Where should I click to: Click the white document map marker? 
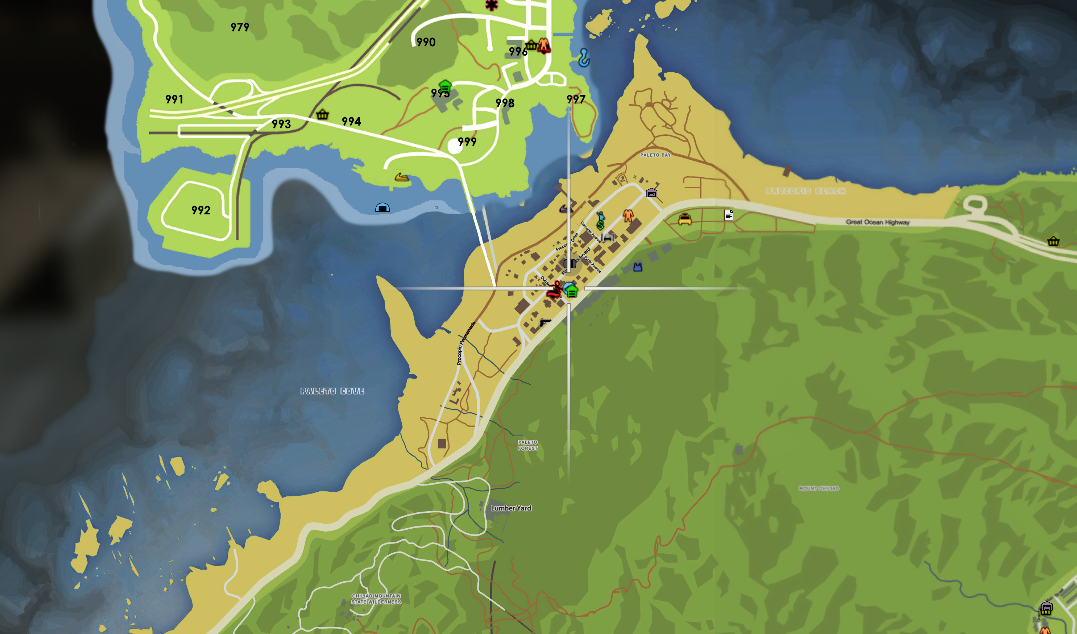point(729,214)
